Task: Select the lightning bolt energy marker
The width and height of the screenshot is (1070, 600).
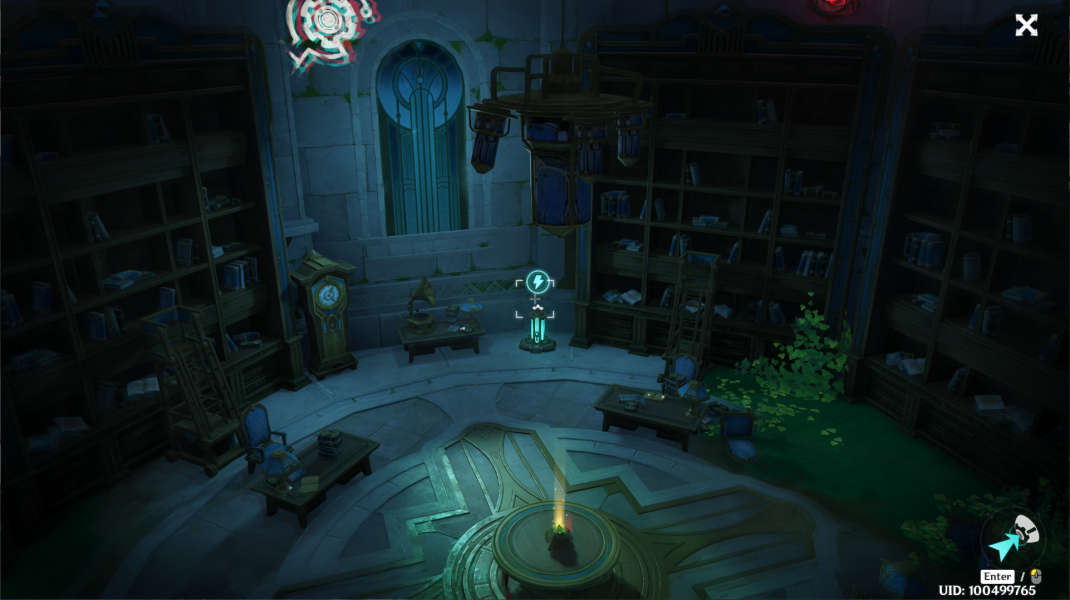Action: [x=536, y=283]
